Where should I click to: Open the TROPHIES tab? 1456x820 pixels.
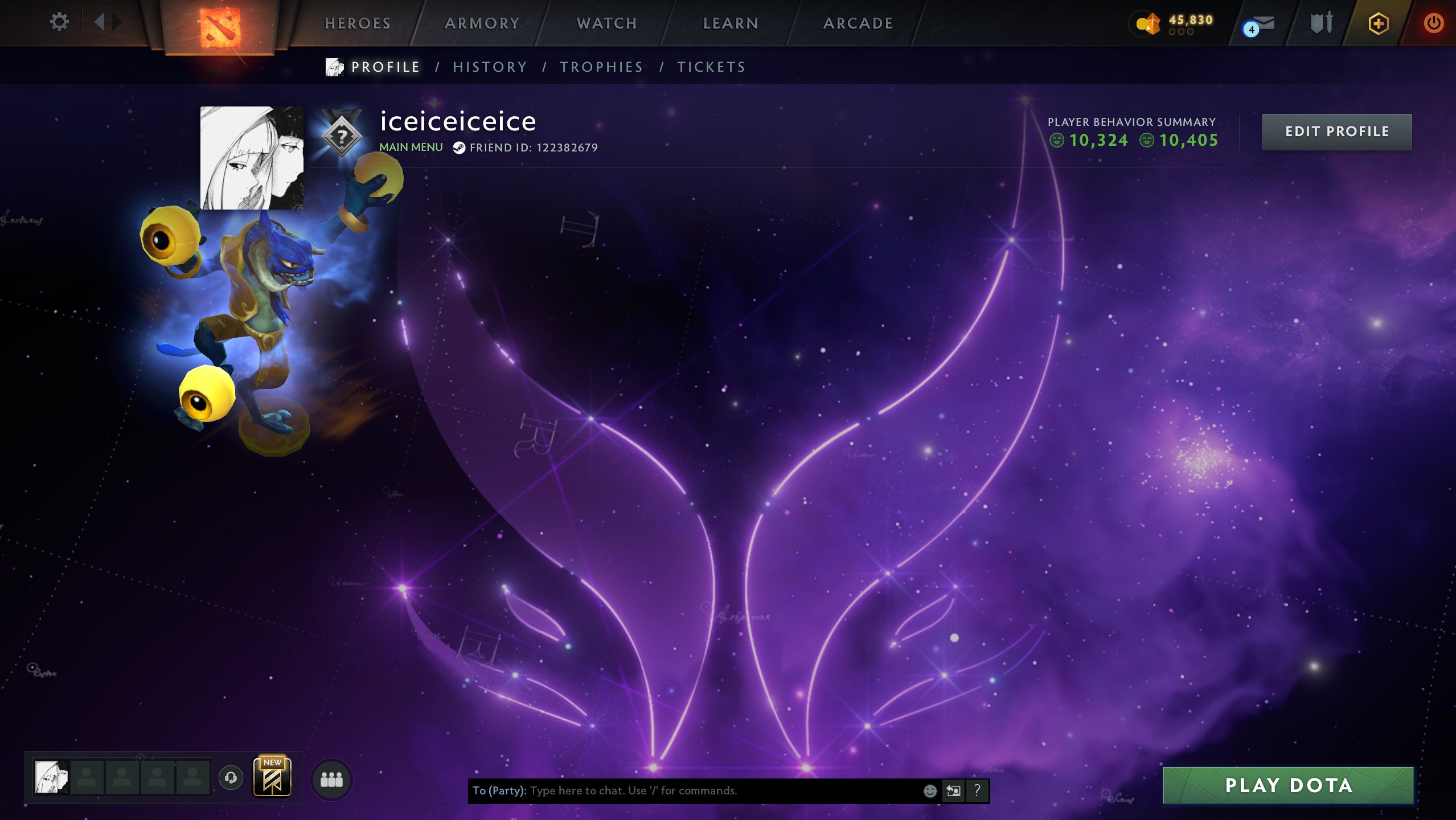(601, 67)
